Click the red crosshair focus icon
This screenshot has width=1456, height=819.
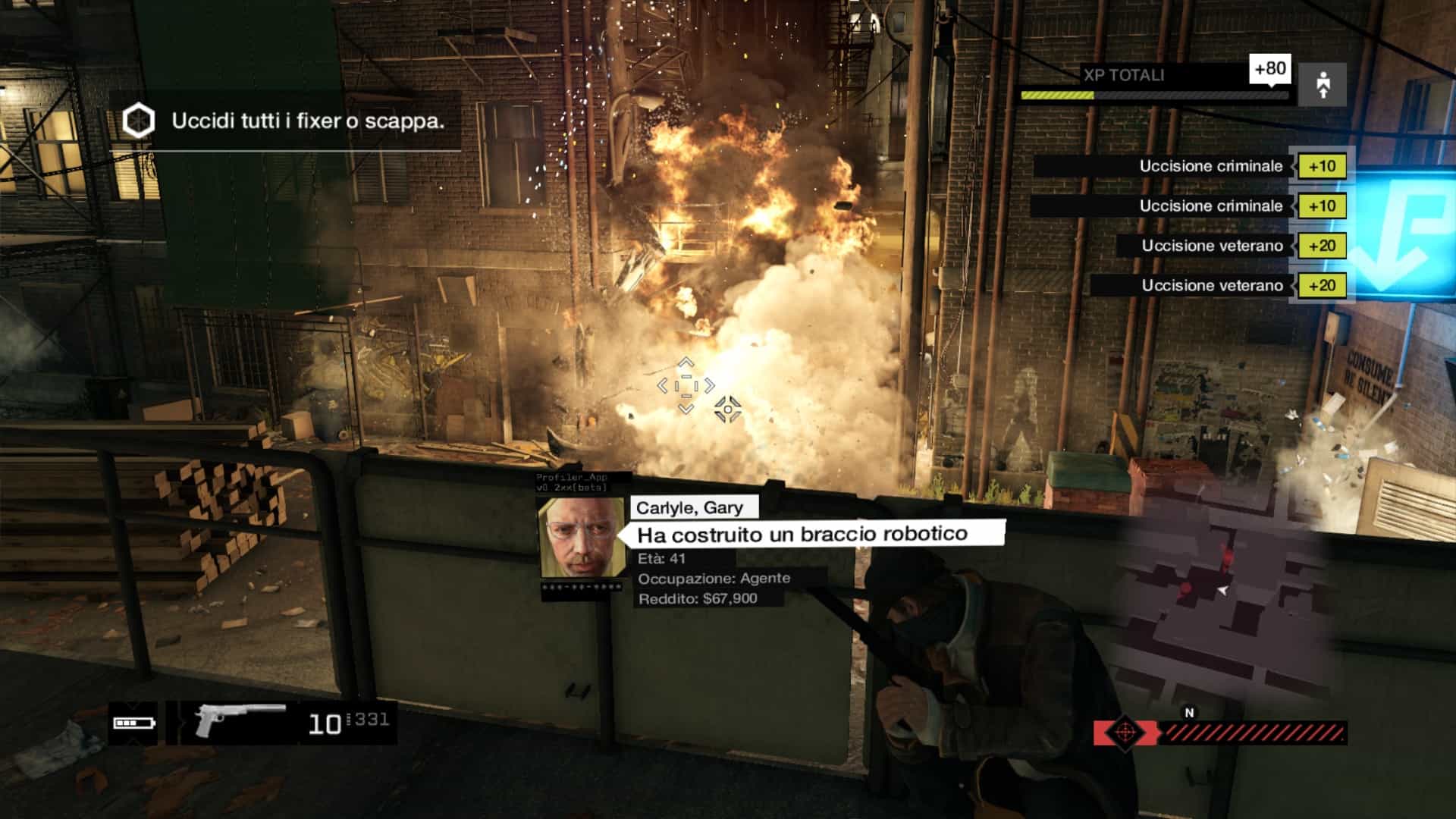point(1125,733)
